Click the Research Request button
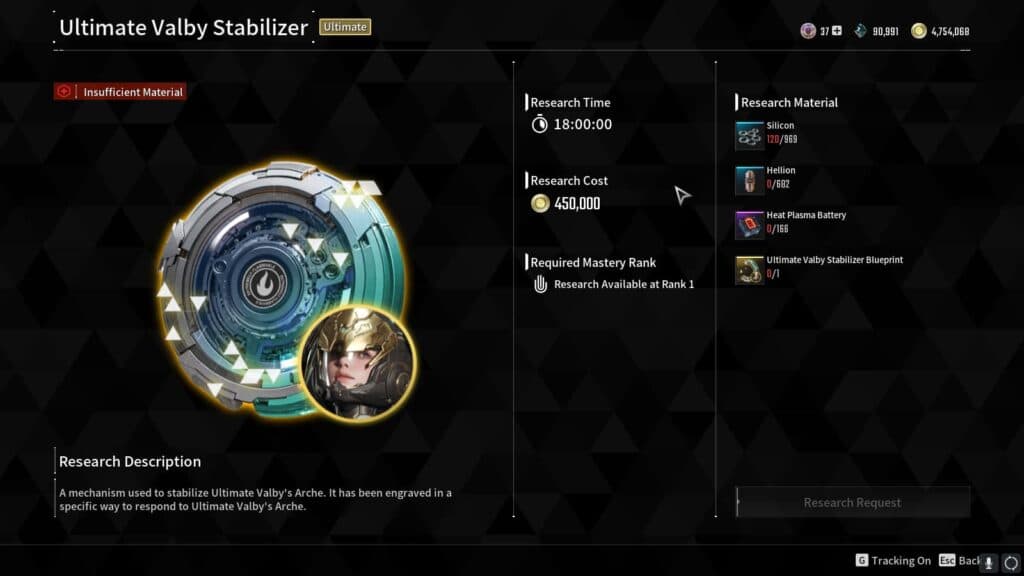 pos(852,502)
